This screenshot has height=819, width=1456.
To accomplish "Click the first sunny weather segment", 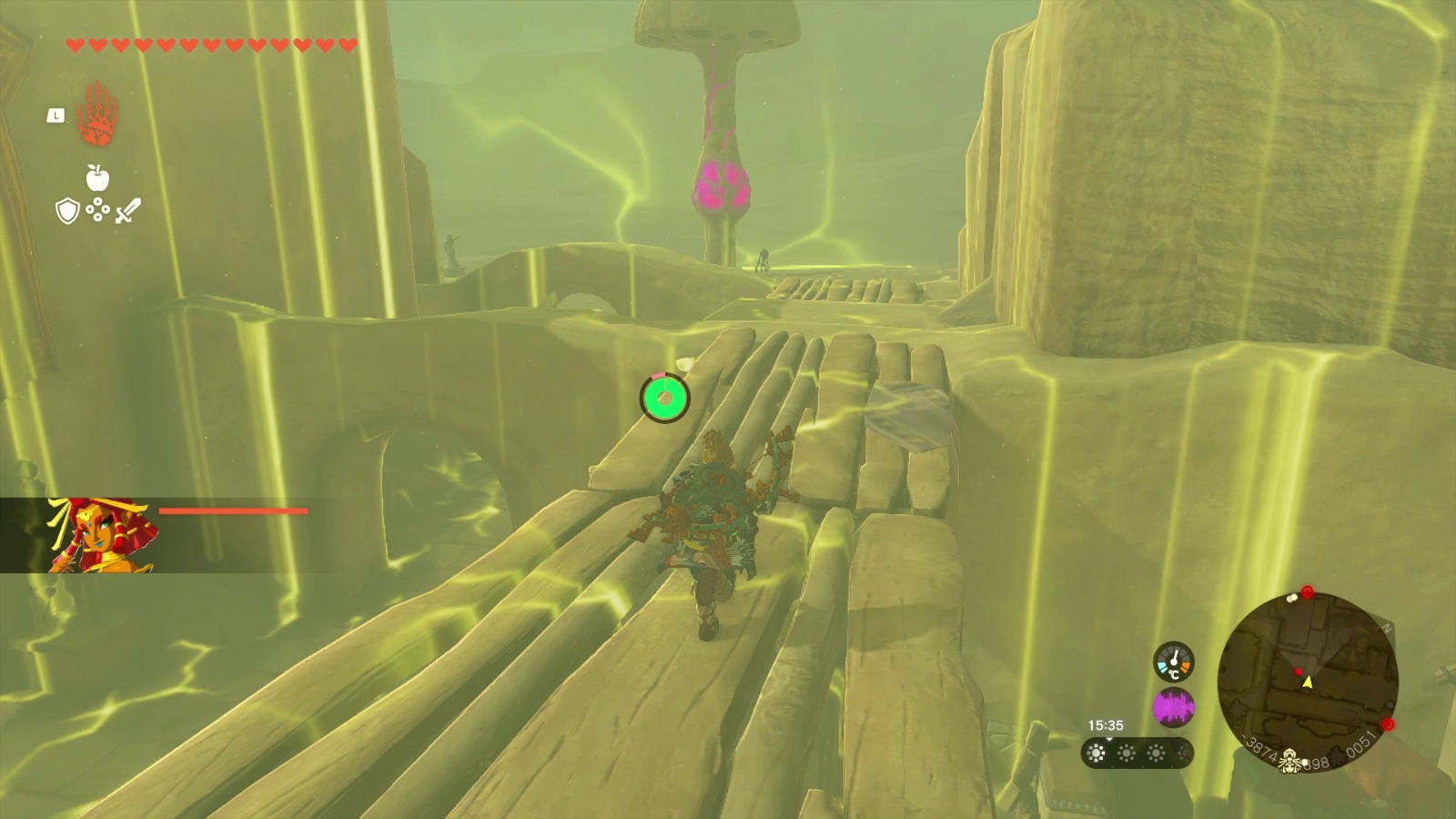I will 1096,753.
